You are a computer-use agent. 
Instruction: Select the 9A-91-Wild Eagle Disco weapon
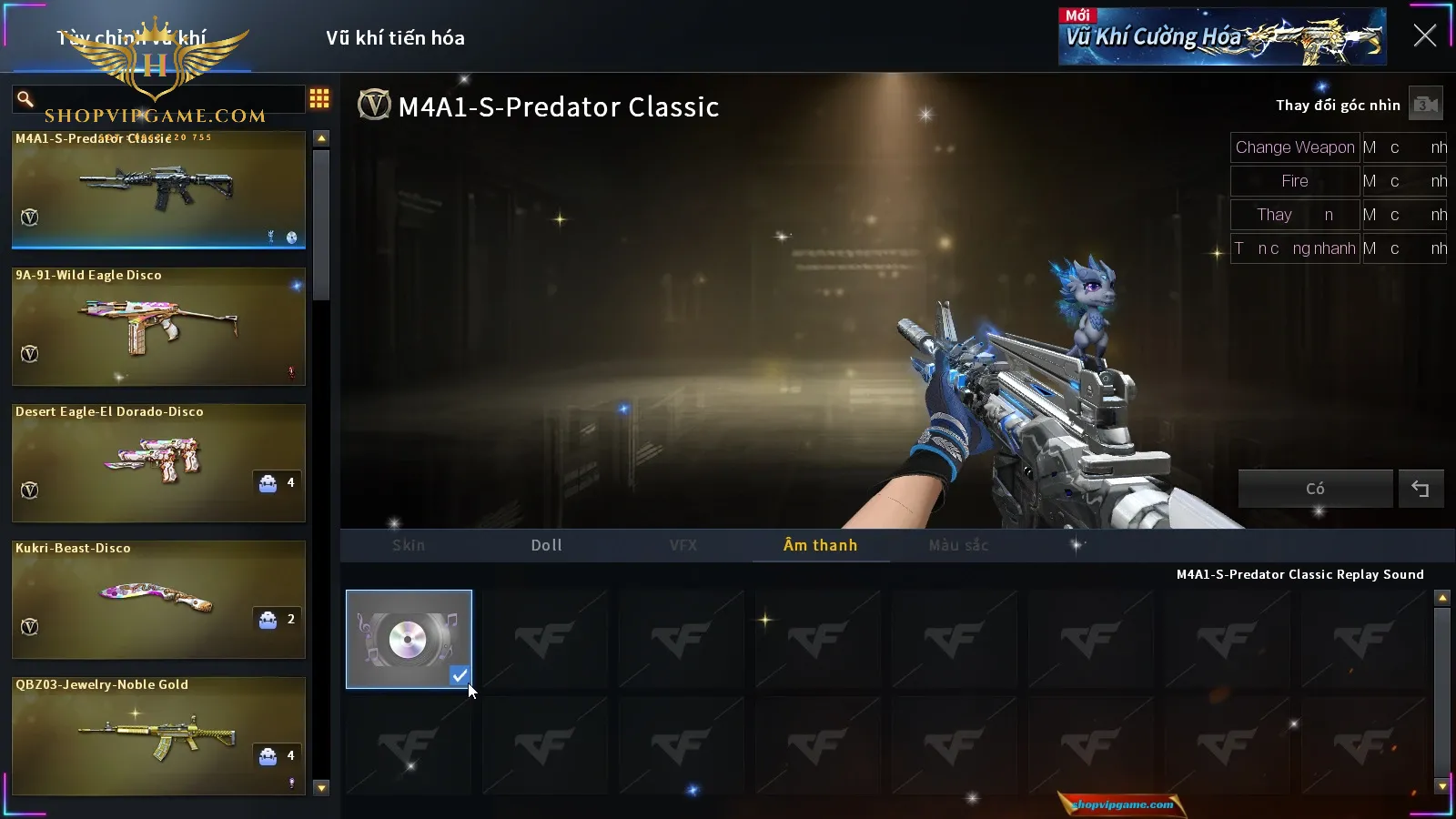158,327
